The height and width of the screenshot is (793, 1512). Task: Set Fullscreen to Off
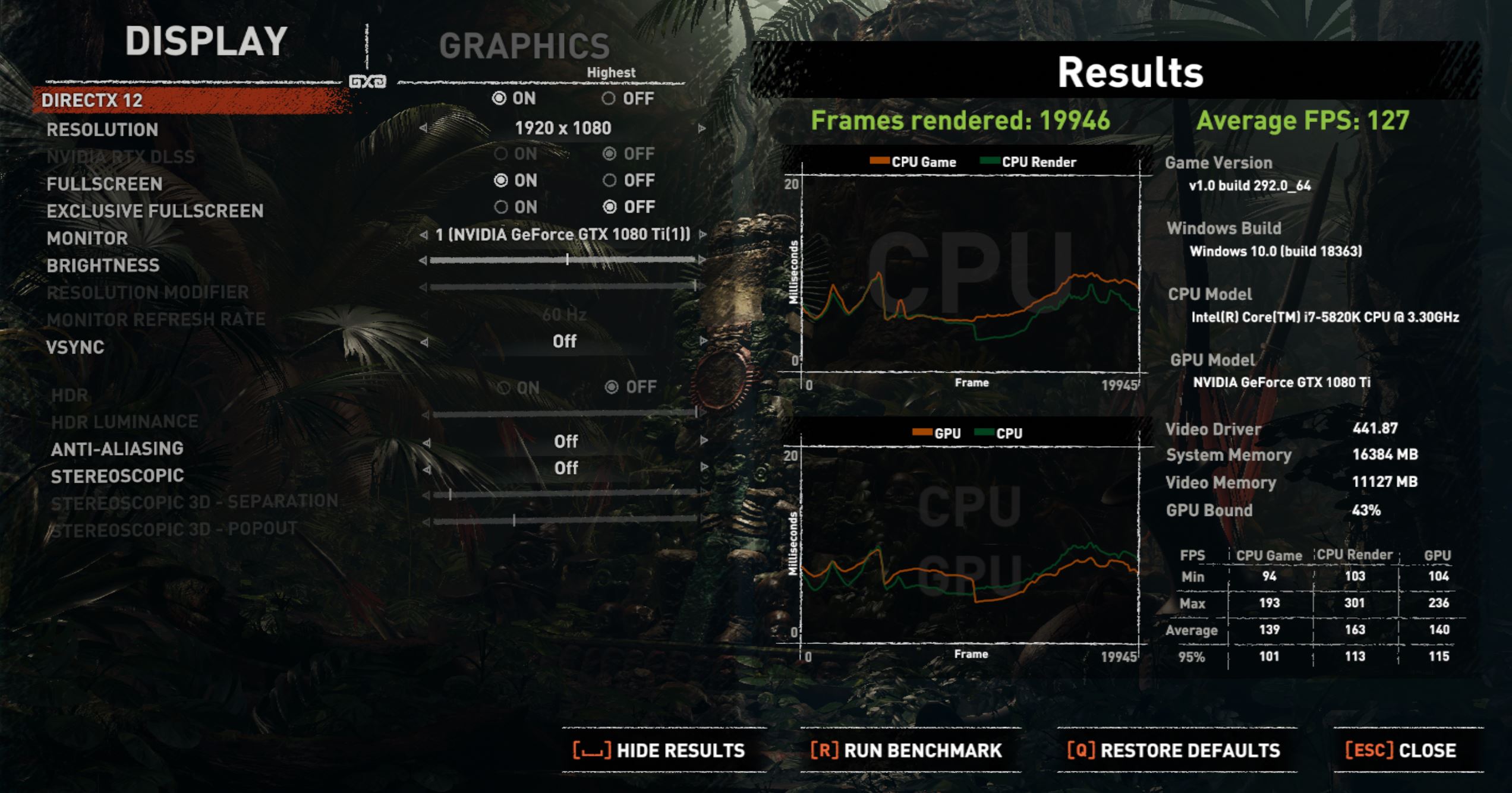[609, 180]
